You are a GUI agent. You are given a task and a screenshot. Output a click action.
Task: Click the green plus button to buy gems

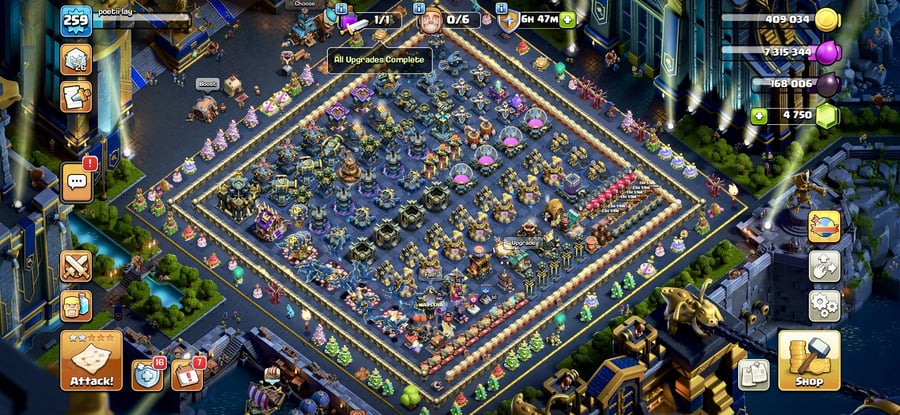coord(761,114)
